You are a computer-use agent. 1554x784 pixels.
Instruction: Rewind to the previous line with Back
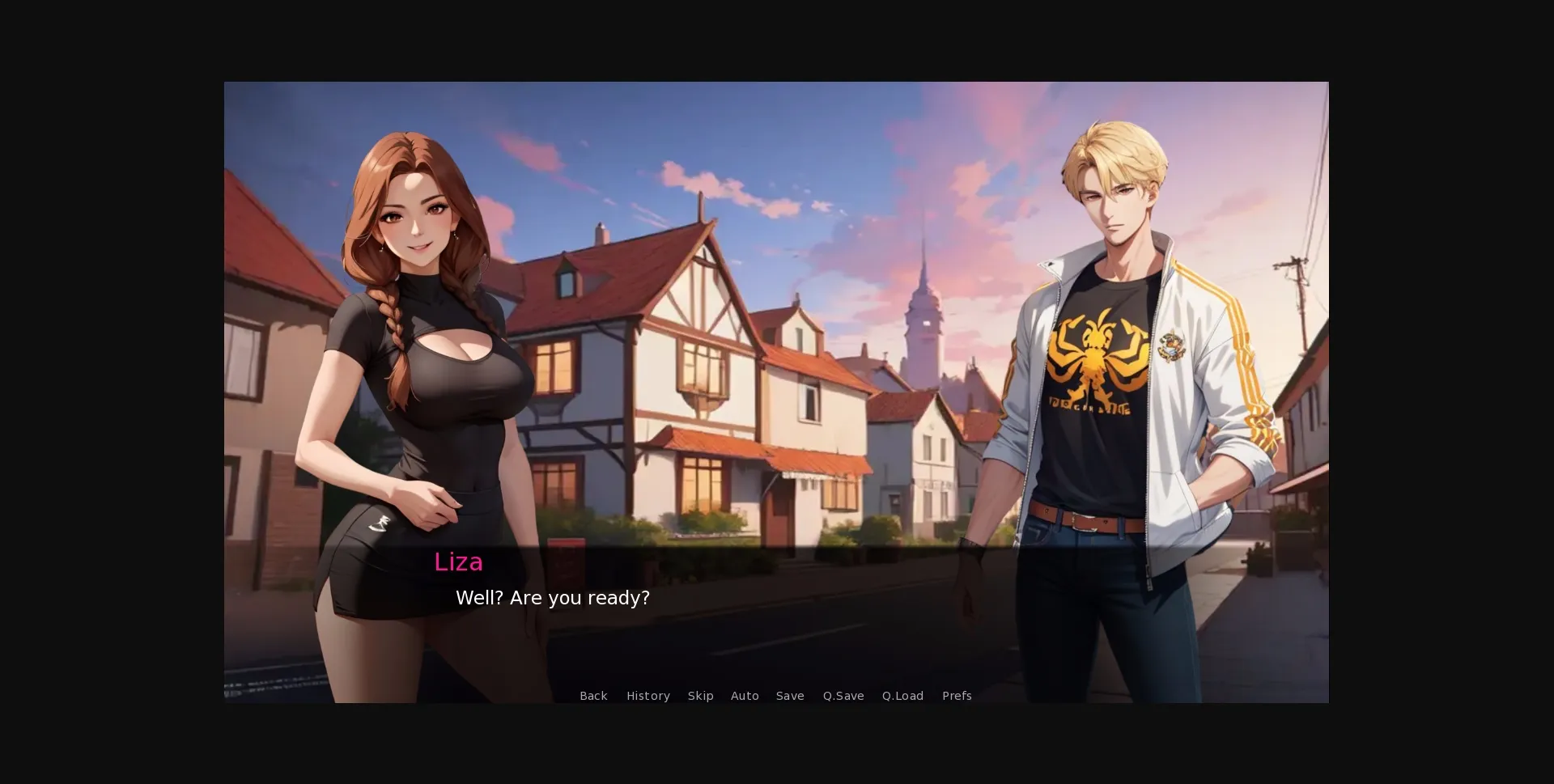tap(593, 696)
